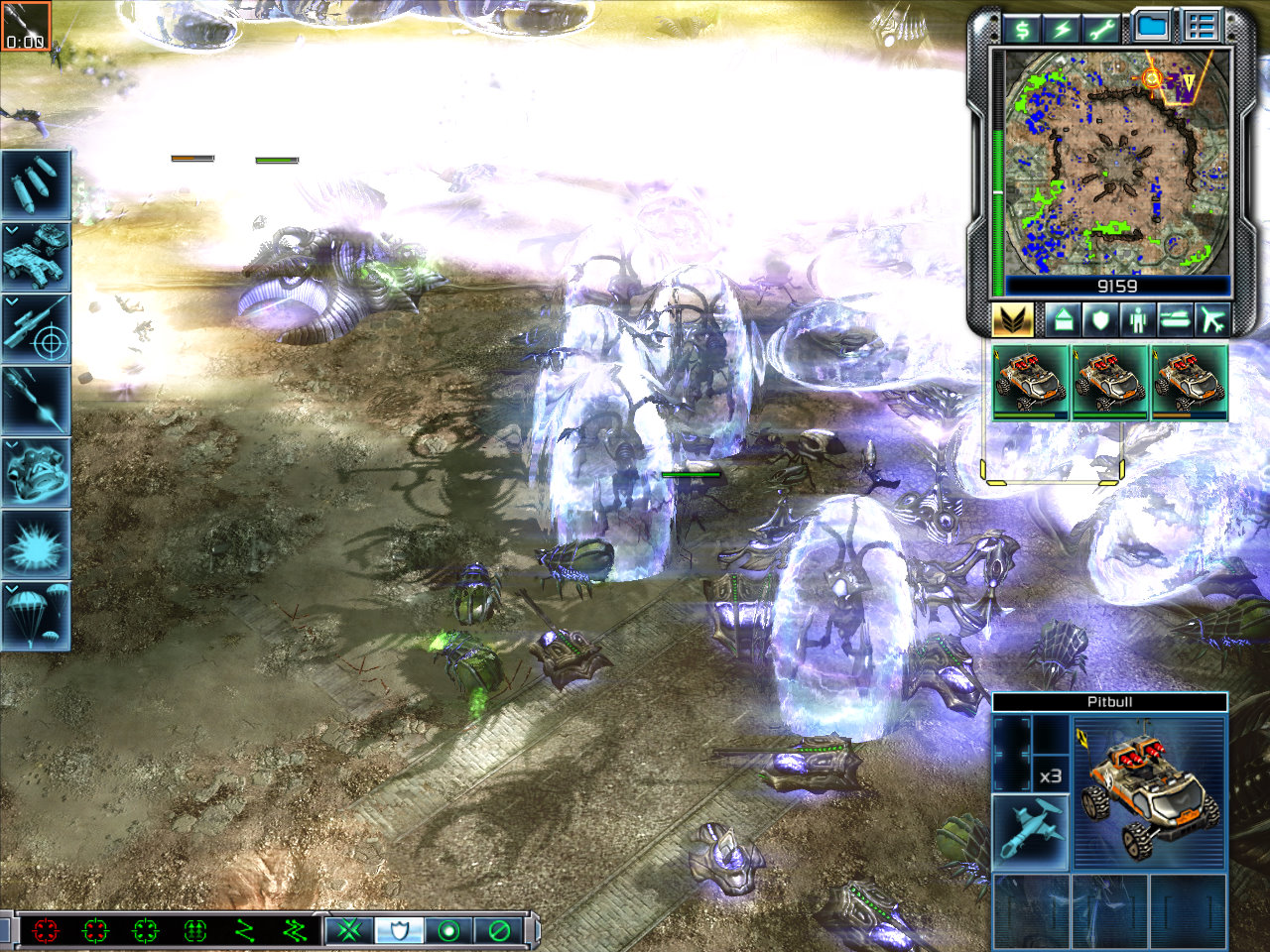Use the sniper crosshair support power
Image resolution: width=1270 pixels, height=952 pixels.
pos(36,327)
